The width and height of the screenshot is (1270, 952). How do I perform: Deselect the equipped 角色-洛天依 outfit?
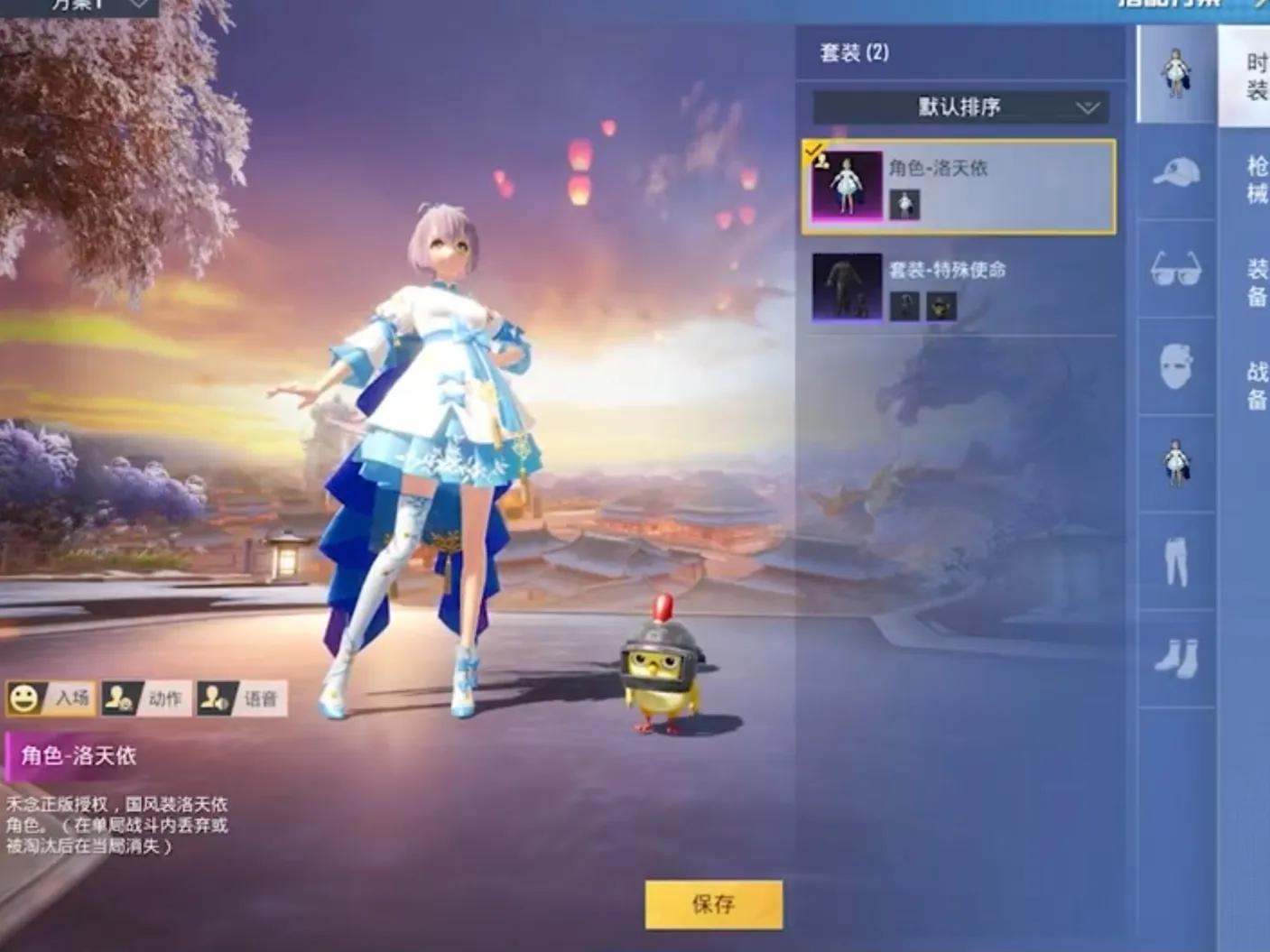tap(959, 185)
